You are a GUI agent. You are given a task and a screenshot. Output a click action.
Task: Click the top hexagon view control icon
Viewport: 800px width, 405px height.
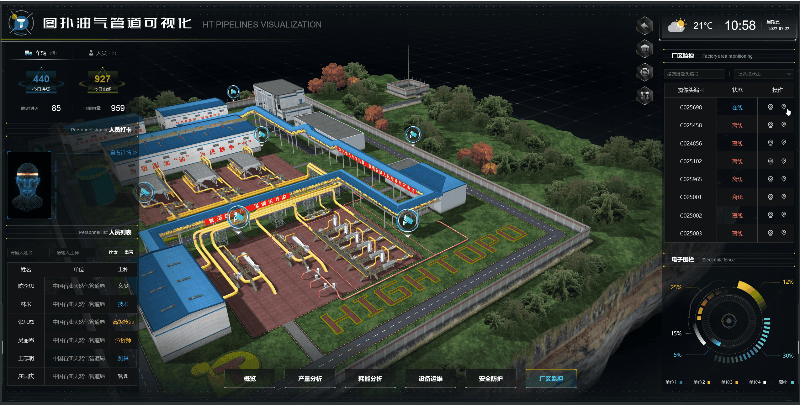click(x=644, y=27)
